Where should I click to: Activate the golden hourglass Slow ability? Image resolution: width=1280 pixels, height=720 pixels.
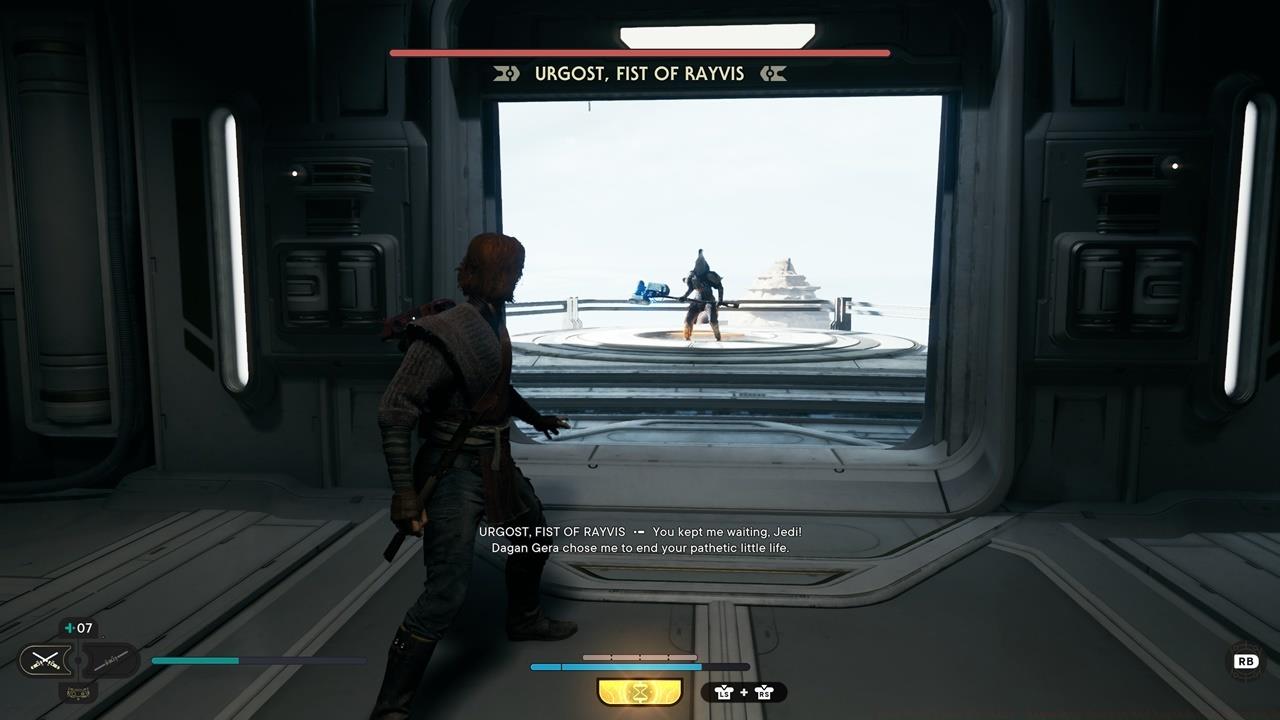[x=639, y=692]
